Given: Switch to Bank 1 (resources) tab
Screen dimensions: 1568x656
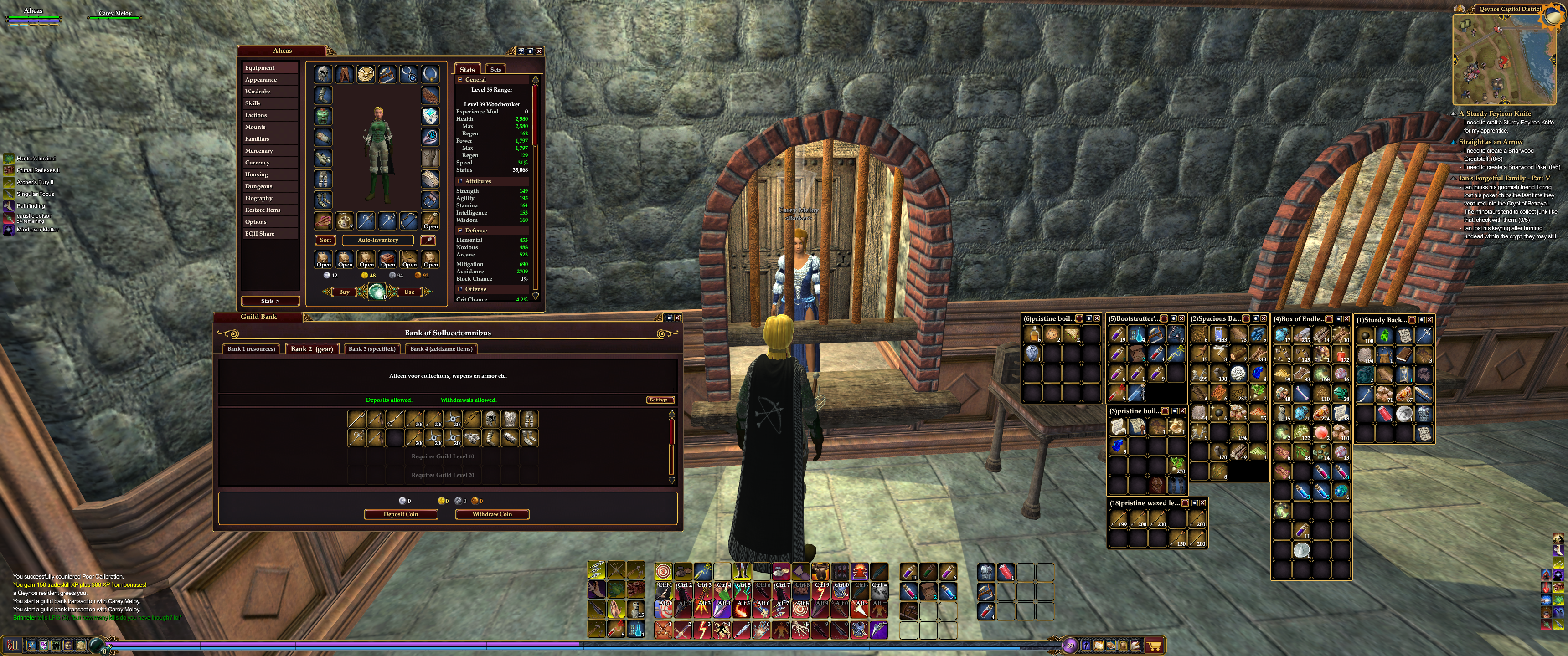Looking at the screenshot, I should coord(252,349).
